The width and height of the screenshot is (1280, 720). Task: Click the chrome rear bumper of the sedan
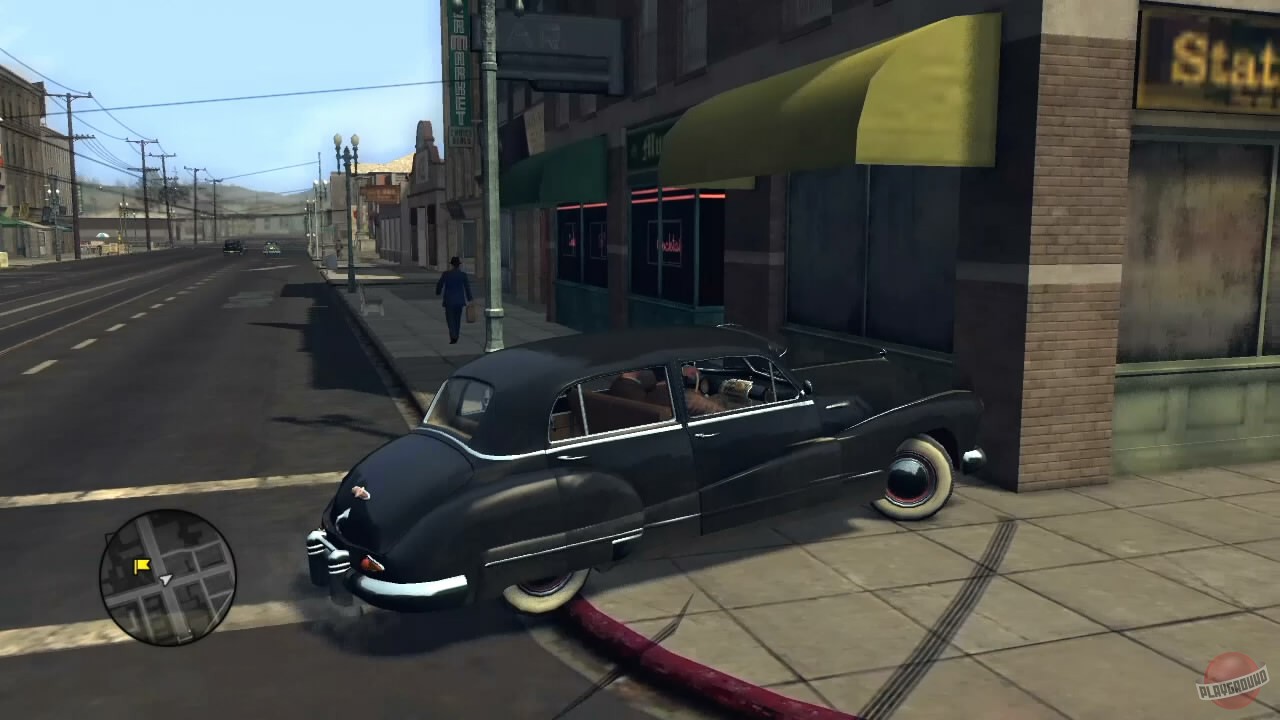pos(410,585)
